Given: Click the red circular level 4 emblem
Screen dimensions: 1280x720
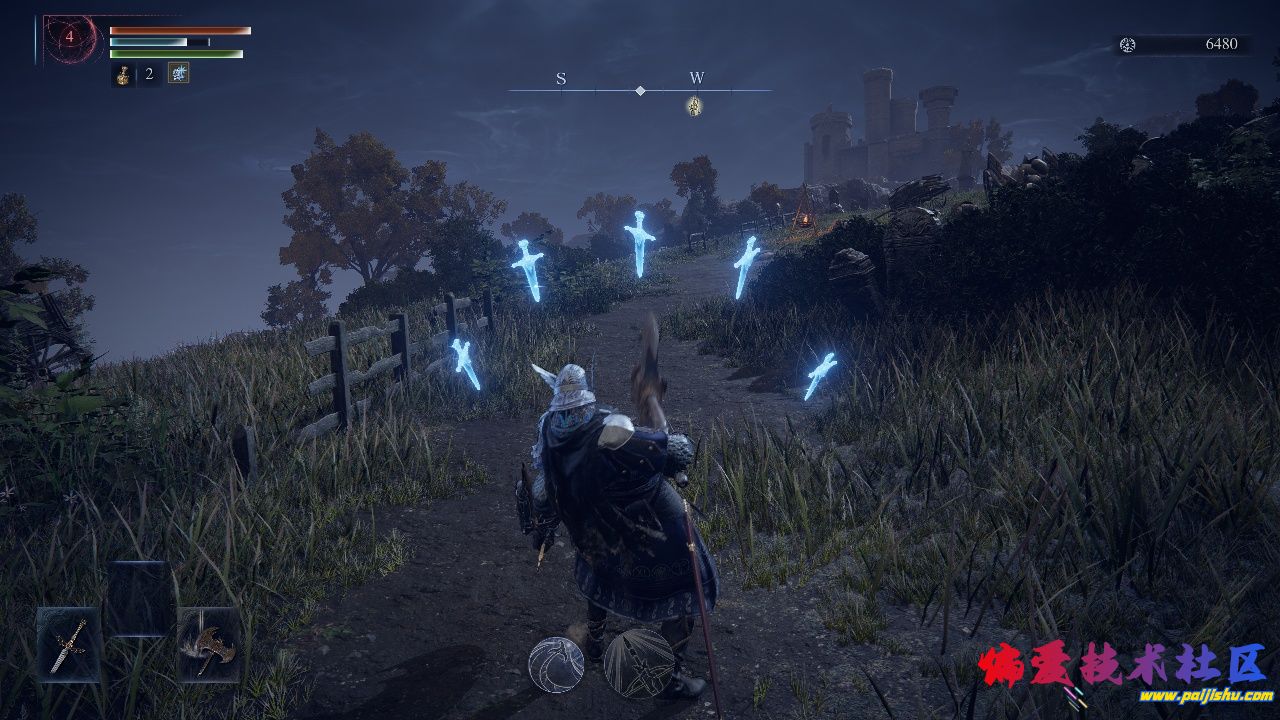Looking at the screenshot, I should (70, 38).
